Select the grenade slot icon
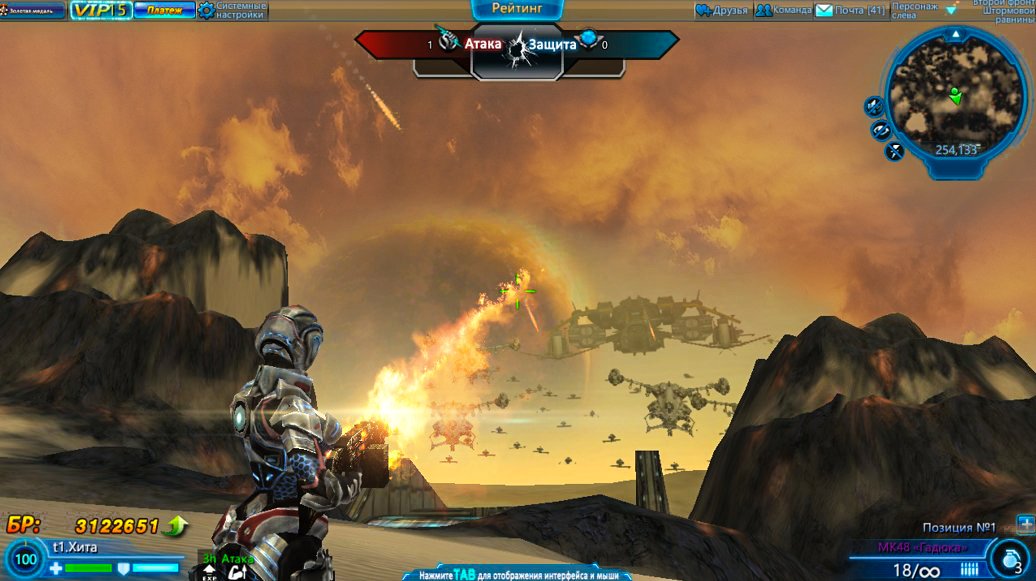 [1008, 558]
